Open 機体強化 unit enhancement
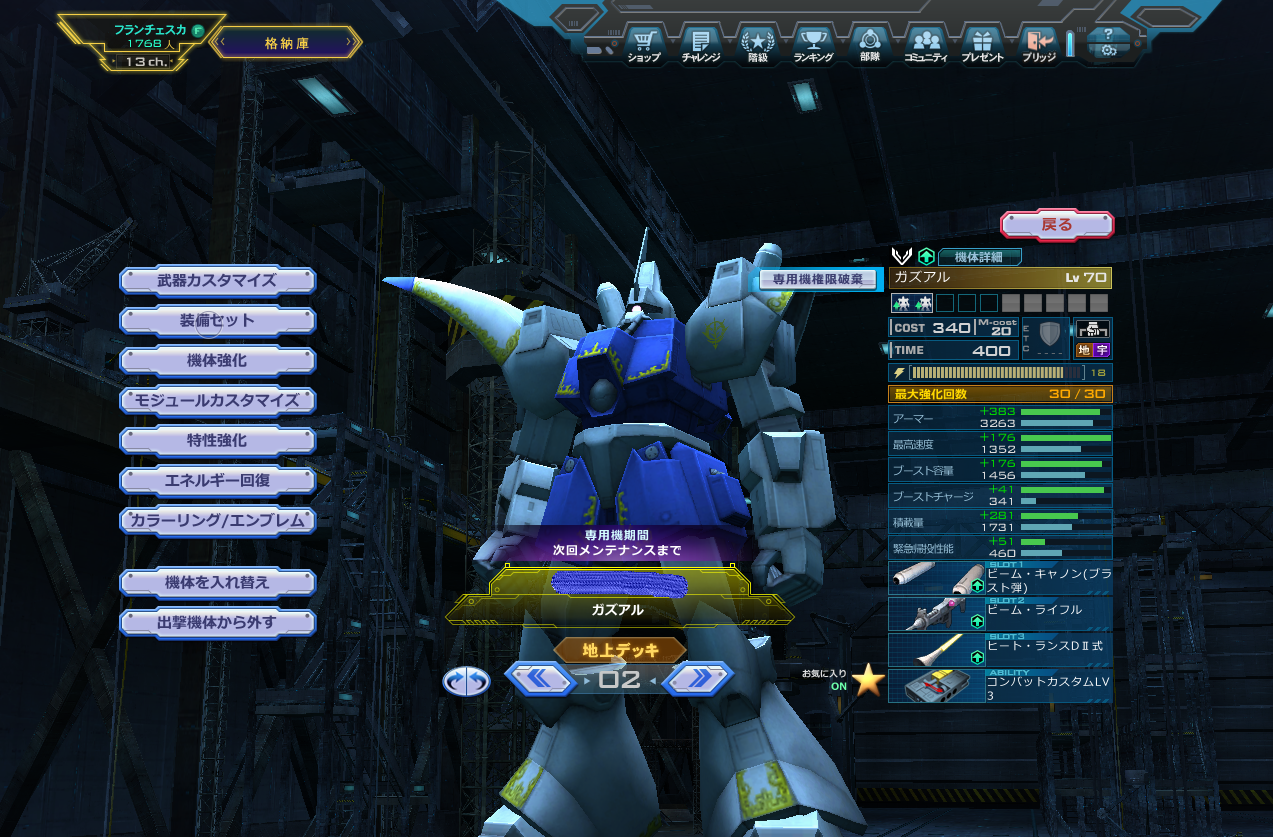 click(x=217, y=360)
